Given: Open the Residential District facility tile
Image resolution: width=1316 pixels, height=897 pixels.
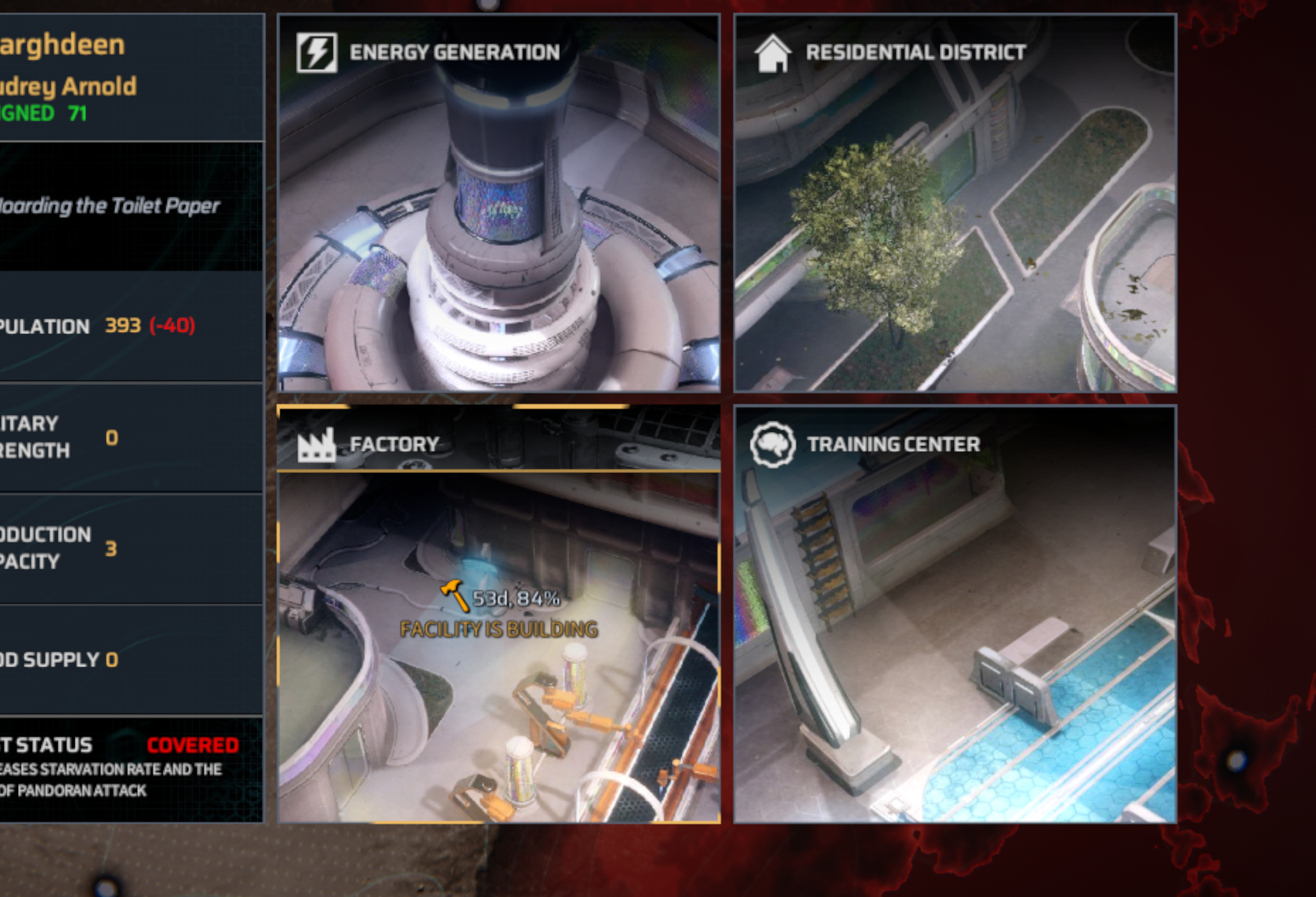Looking at the screenshot, I should 955,203.
